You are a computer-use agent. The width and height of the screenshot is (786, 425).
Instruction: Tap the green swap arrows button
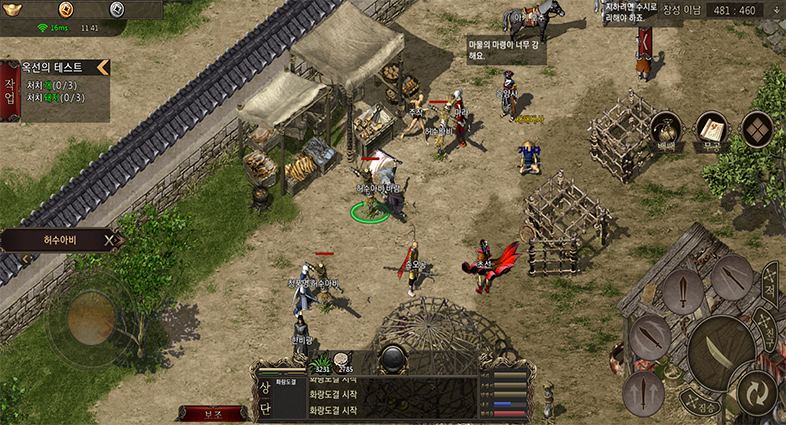point(759,392)
